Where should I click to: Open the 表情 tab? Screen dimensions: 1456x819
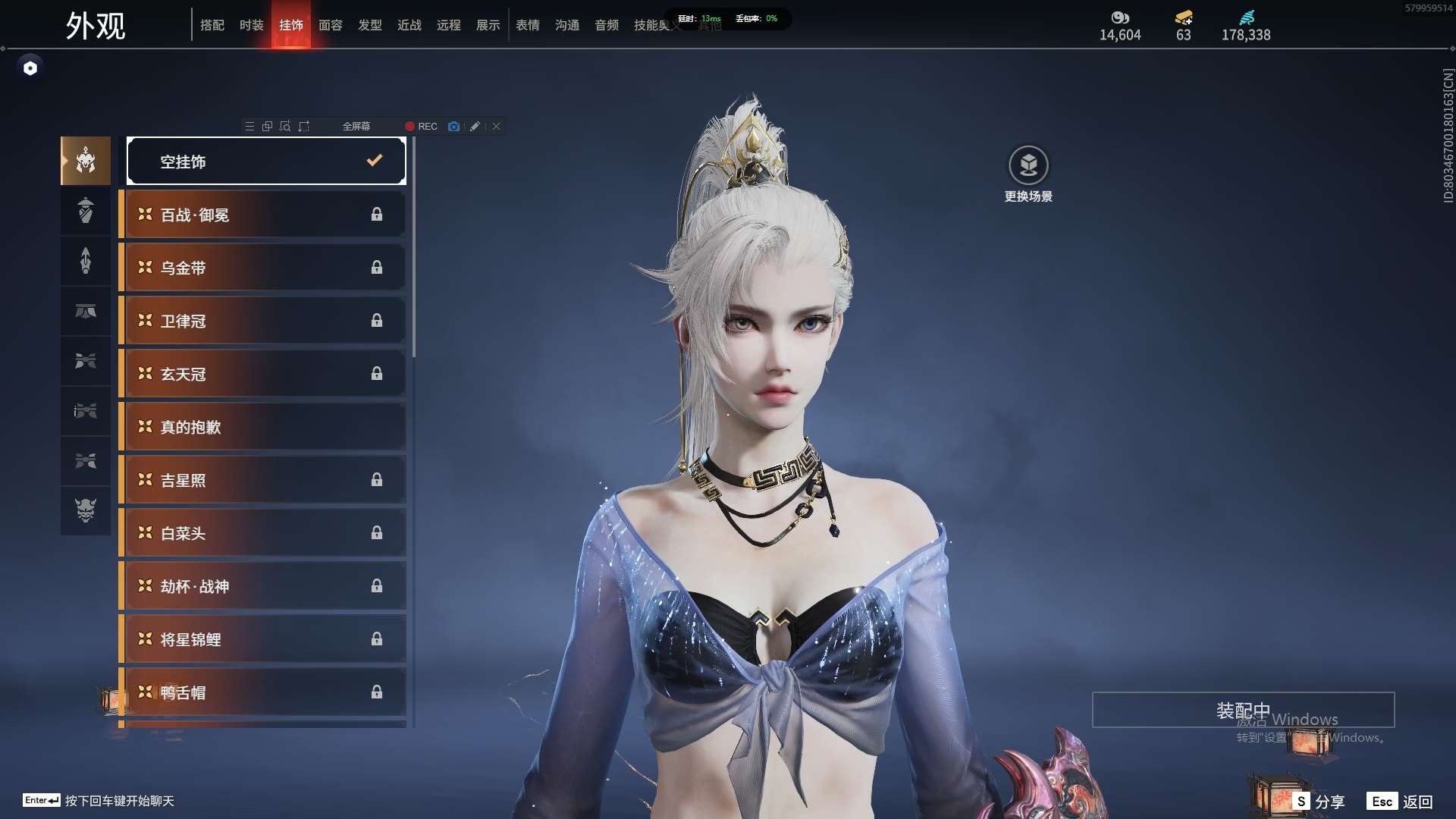click(x=527, y=25)
